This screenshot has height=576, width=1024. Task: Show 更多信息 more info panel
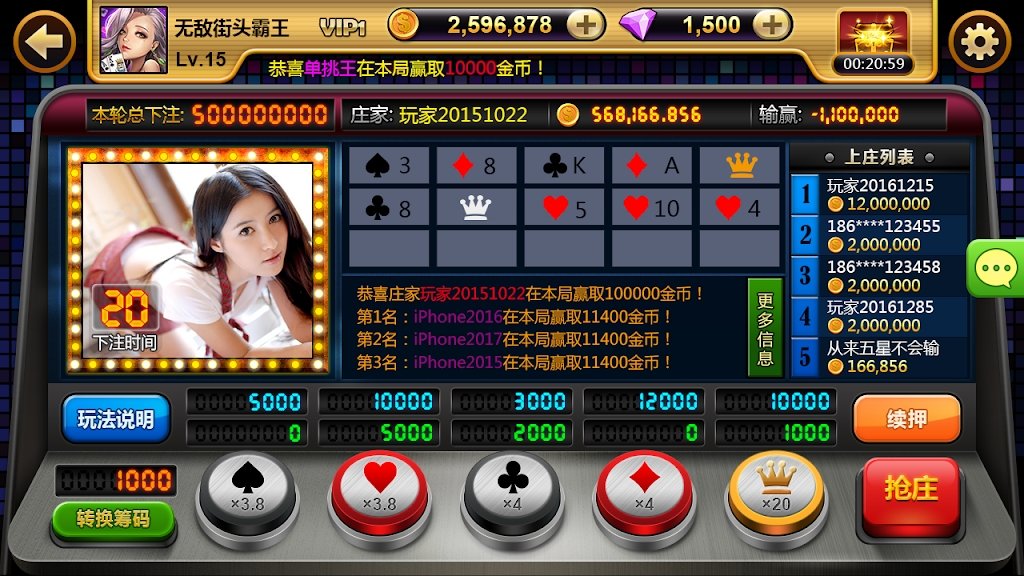coord(765,329)
